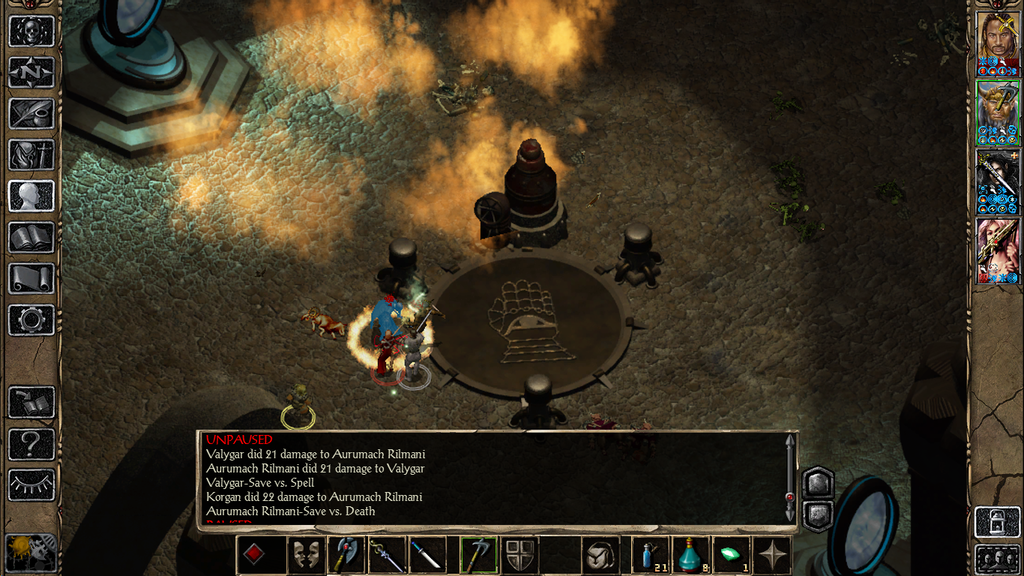Open the character record head icon
Viewport: 1024px width, 576px height.
pos(31,196)
